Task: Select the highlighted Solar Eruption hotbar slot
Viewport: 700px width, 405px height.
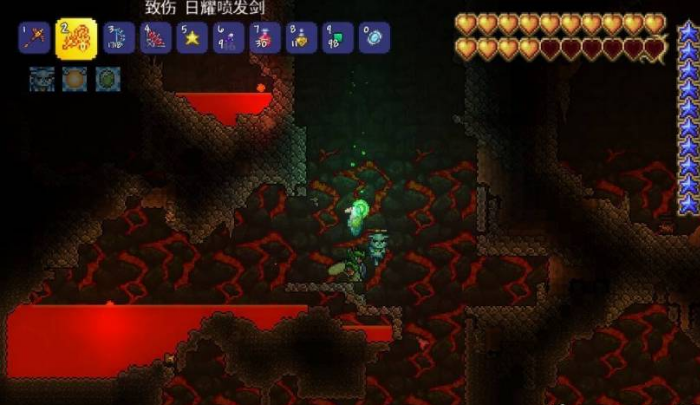Action: (x=76, y=39)
